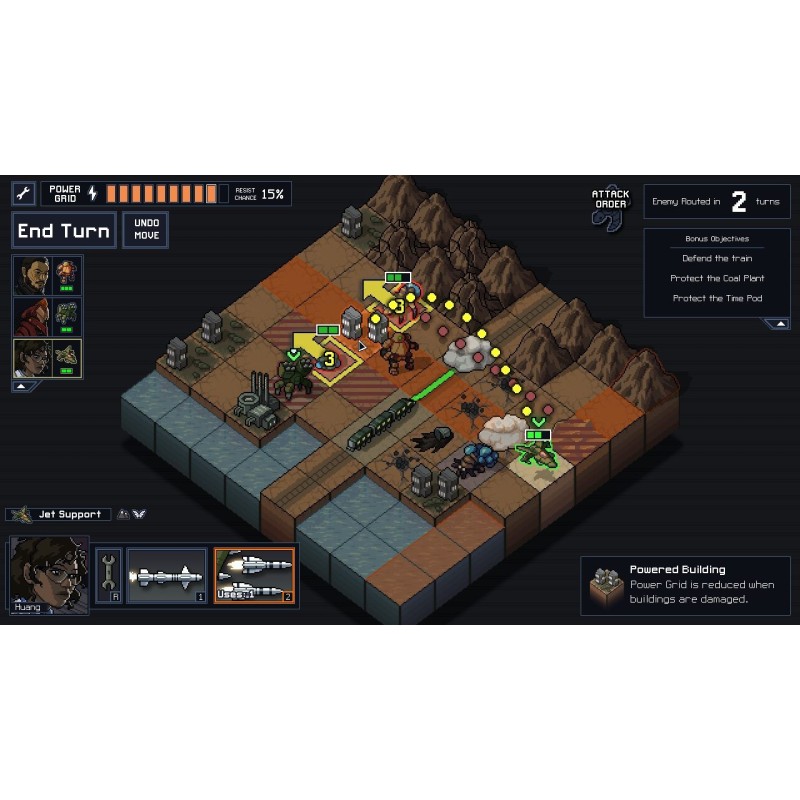The height and width of the screenshot is (800, 800).
Task: Click the Jet Support mech name label
Action: 59,515
